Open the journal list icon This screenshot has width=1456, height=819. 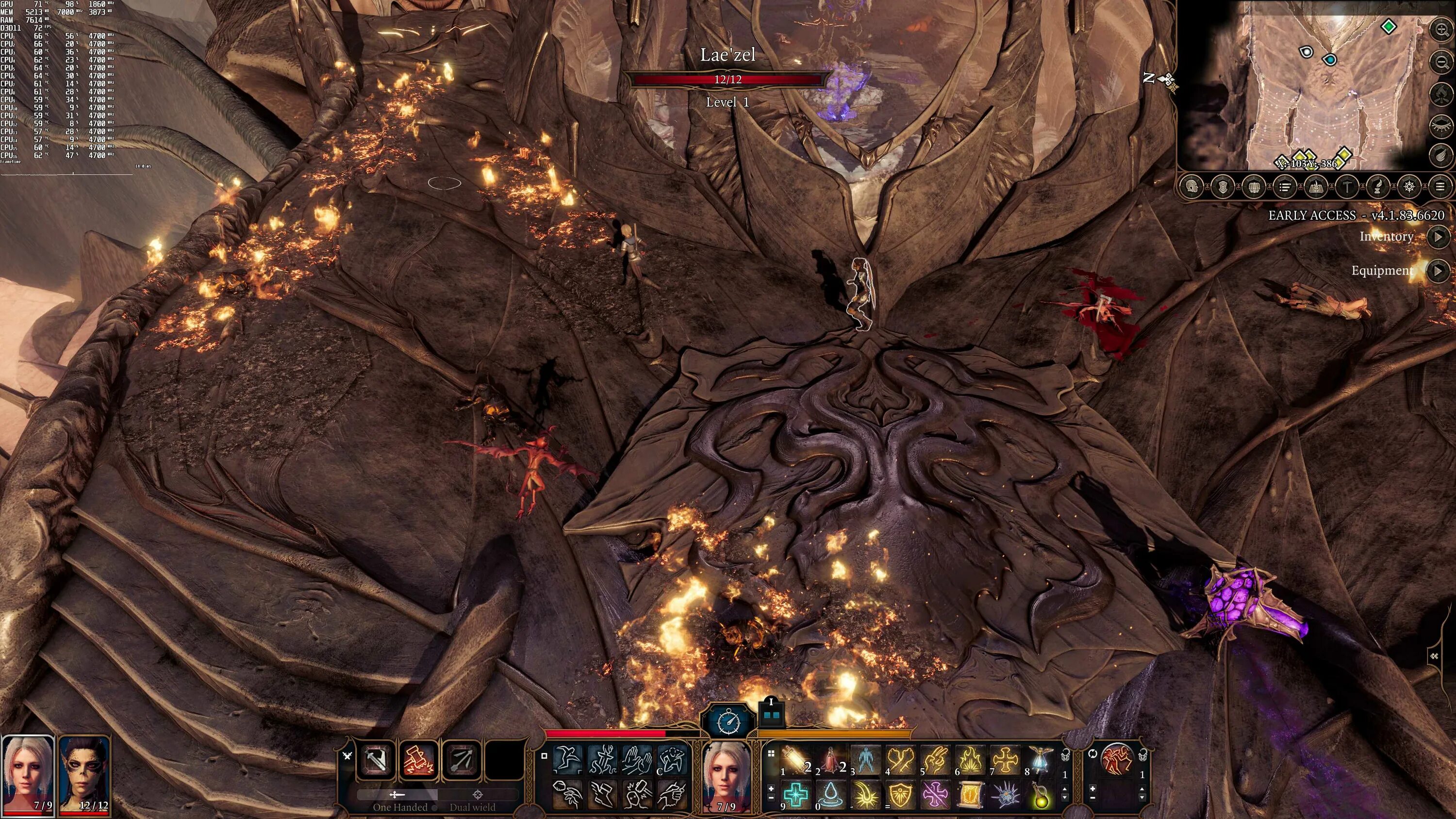coord(1285,186)
